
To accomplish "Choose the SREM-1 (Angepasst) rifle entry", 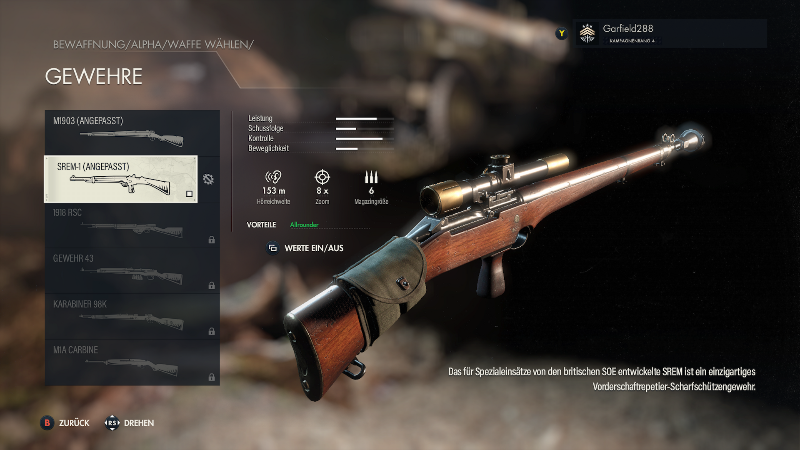I will (x=120, y=179).
